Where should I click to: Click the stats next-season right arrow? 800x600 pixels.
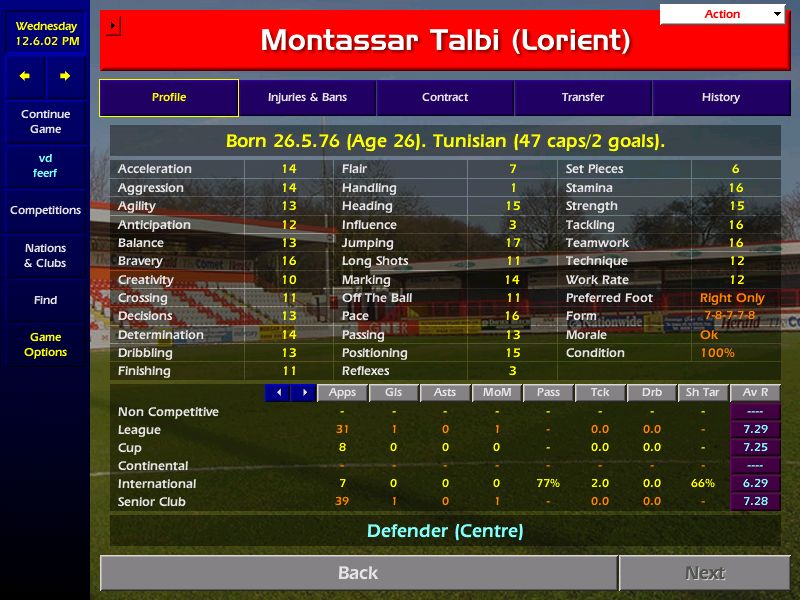tap(303, 393)
